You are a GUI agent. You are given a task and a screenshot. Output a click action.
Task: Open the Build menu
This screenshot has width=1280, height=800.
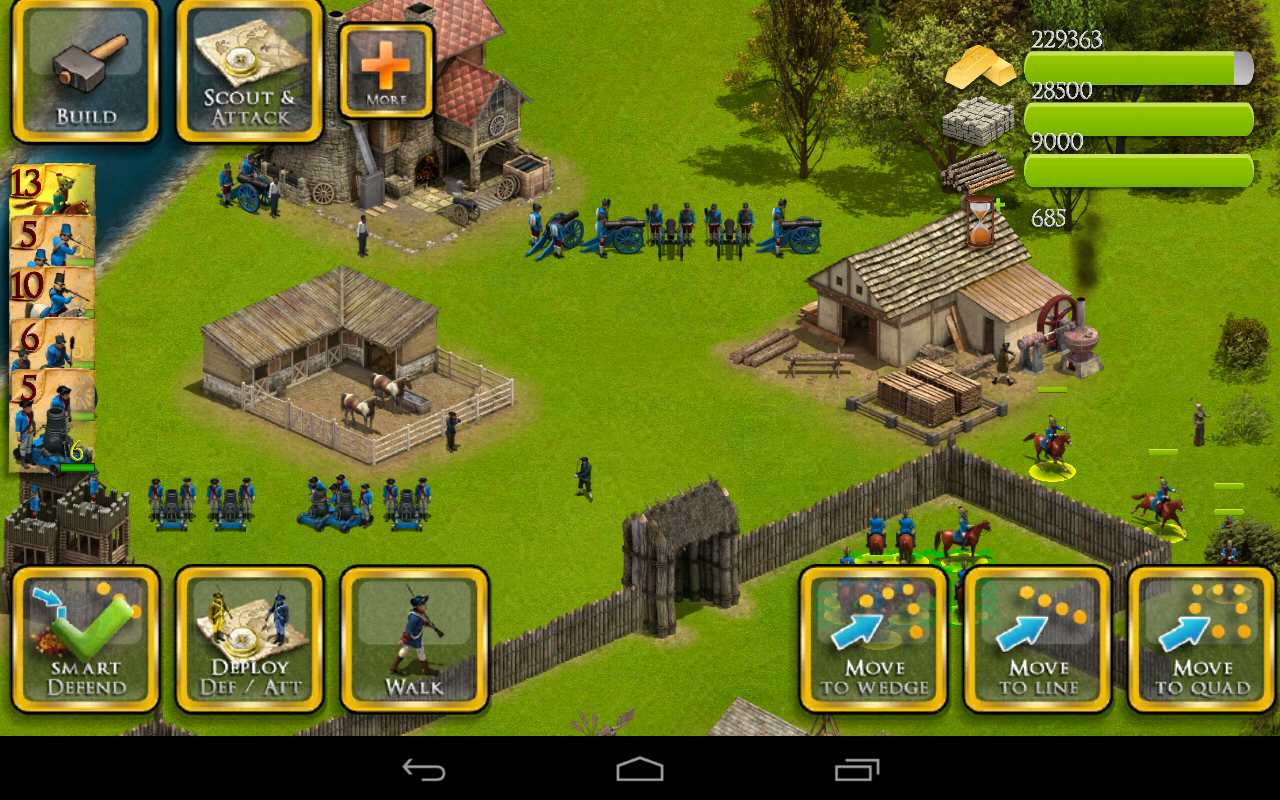[x=85, y=70]
